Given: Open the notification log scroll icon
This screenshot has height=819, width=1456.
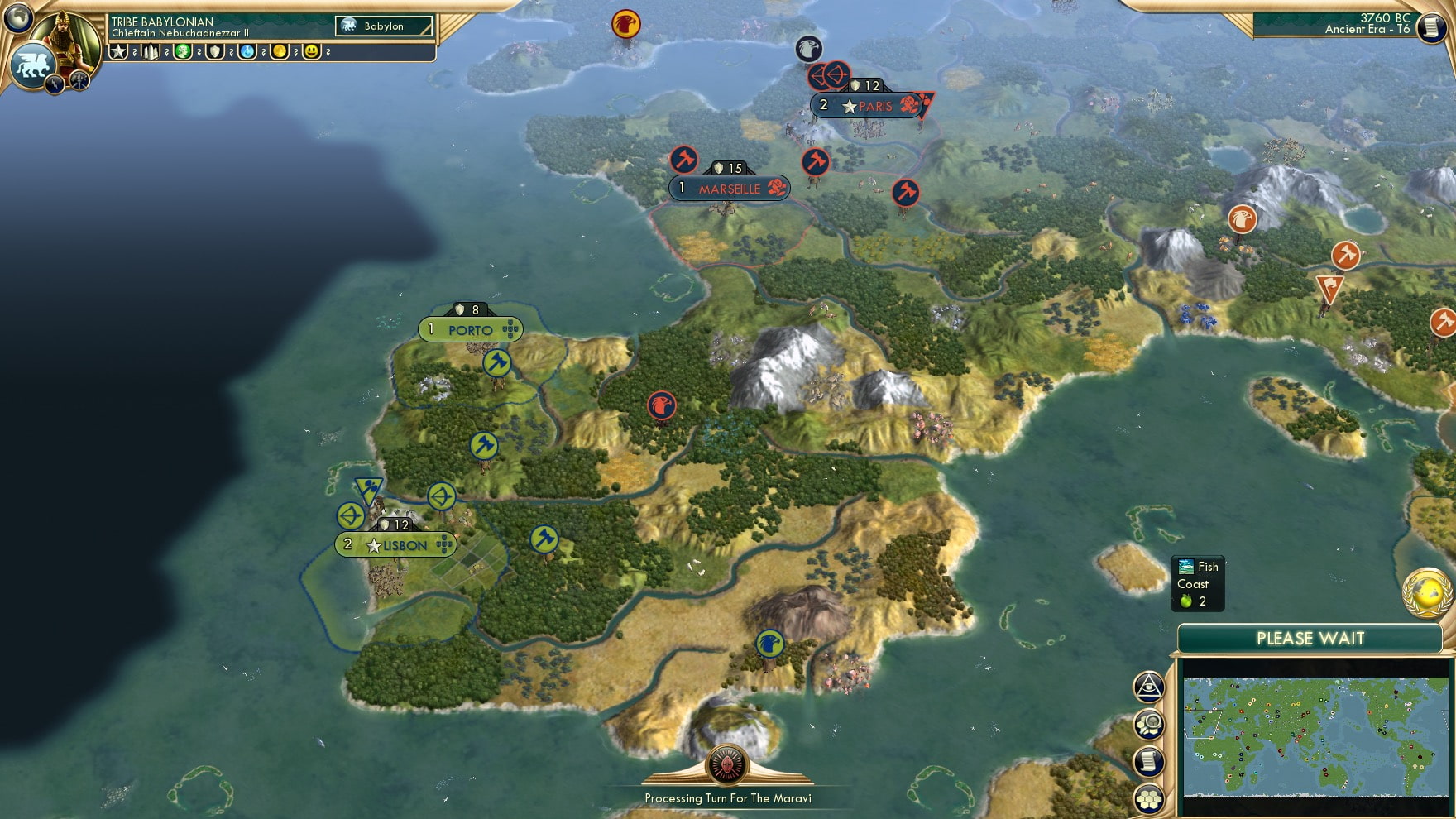Looking at the screenshot, I should pos(1148,760).
